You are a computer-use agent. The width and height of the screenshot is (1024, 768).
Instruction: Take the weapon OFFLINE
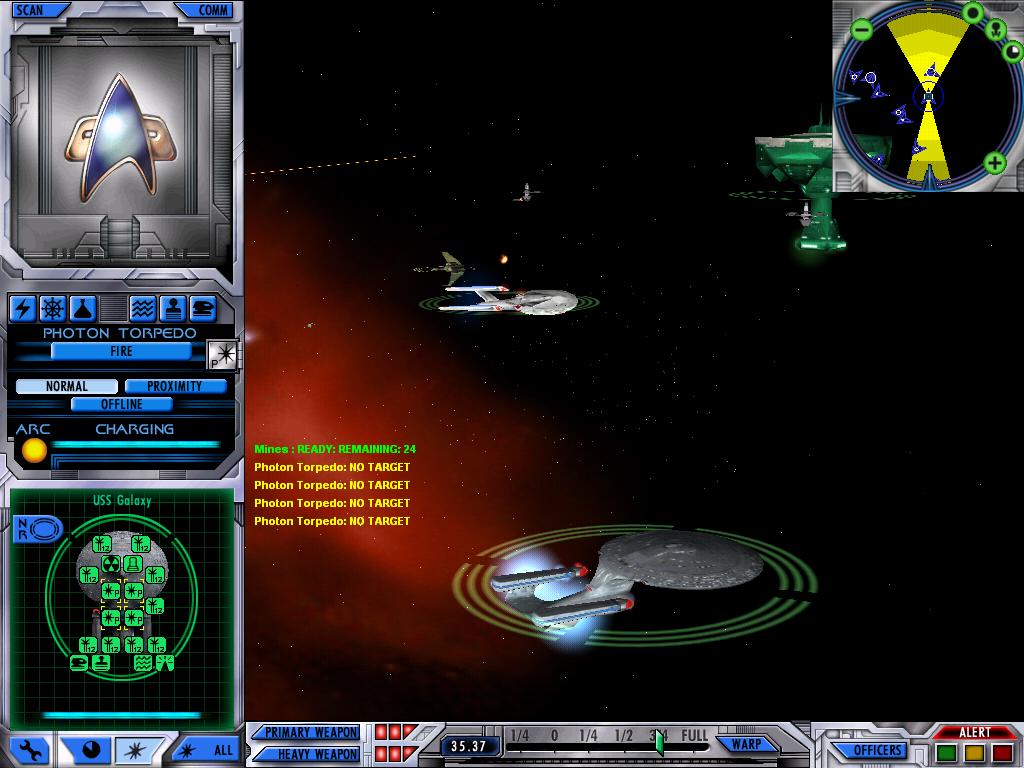(x=121, y=404)
